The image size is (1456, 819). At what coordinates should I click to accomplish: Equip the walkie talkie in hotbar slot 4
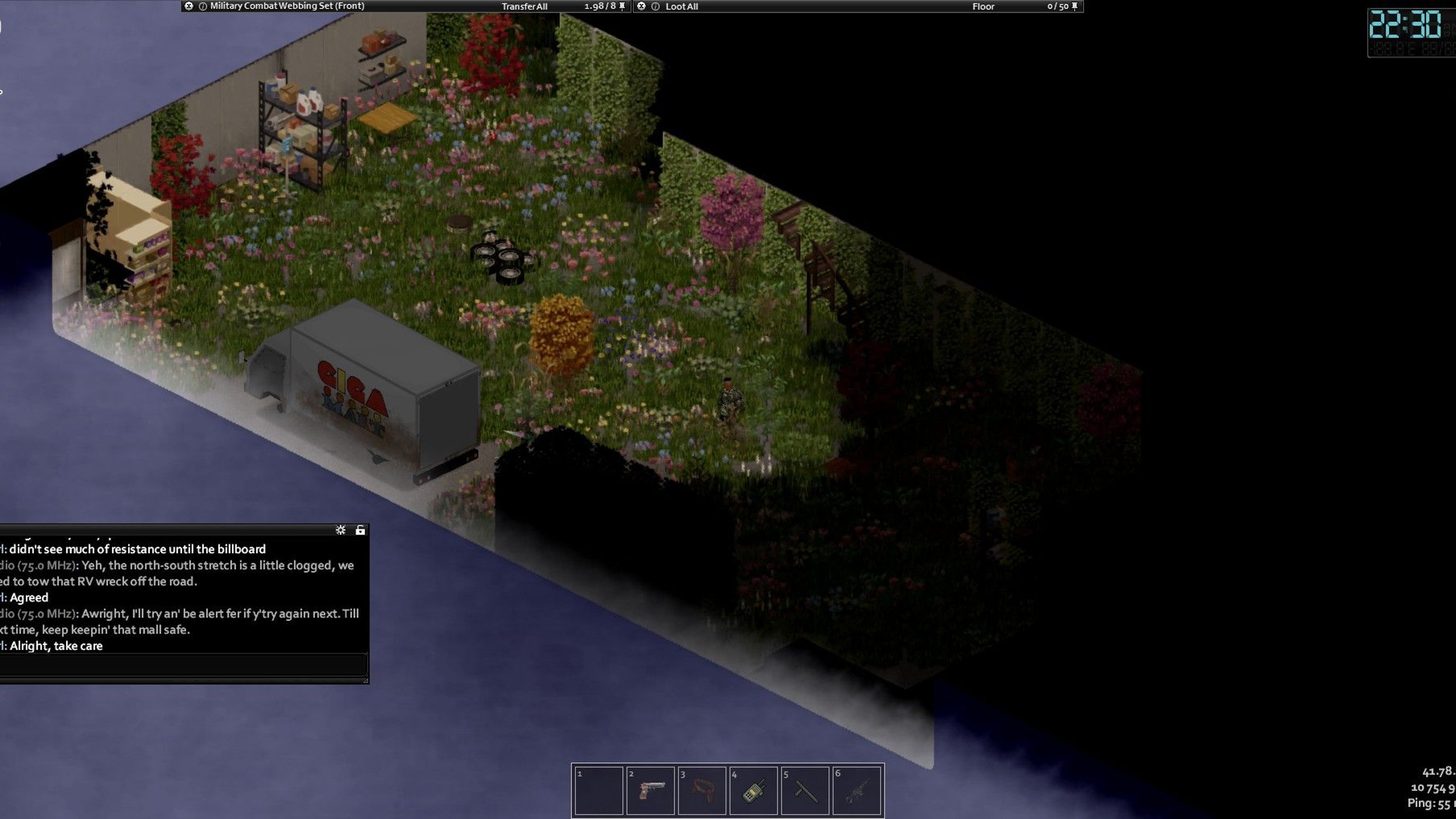coord(754,790)
